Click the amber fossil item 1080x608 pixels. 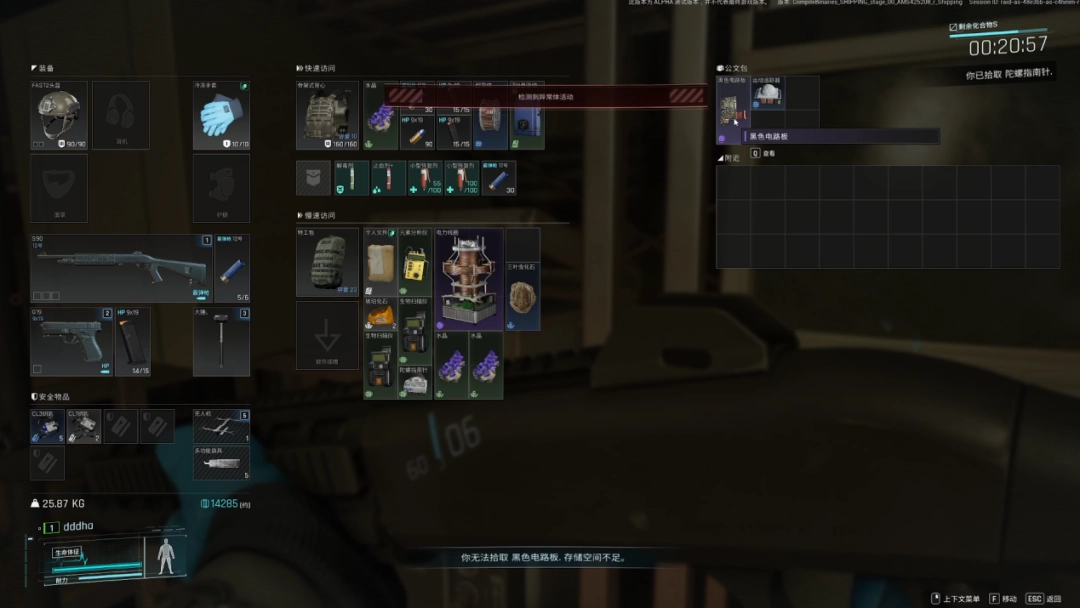(380, 314)
